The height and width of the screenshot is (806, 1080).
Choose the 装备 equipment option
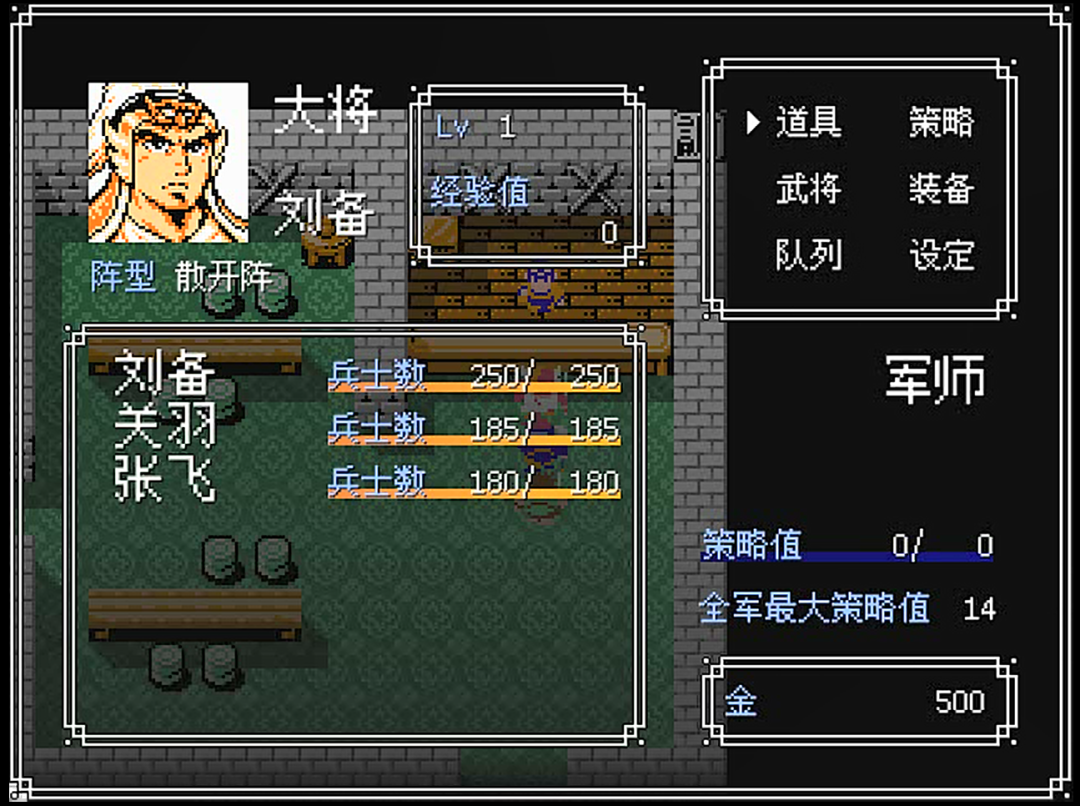point(941,189)
